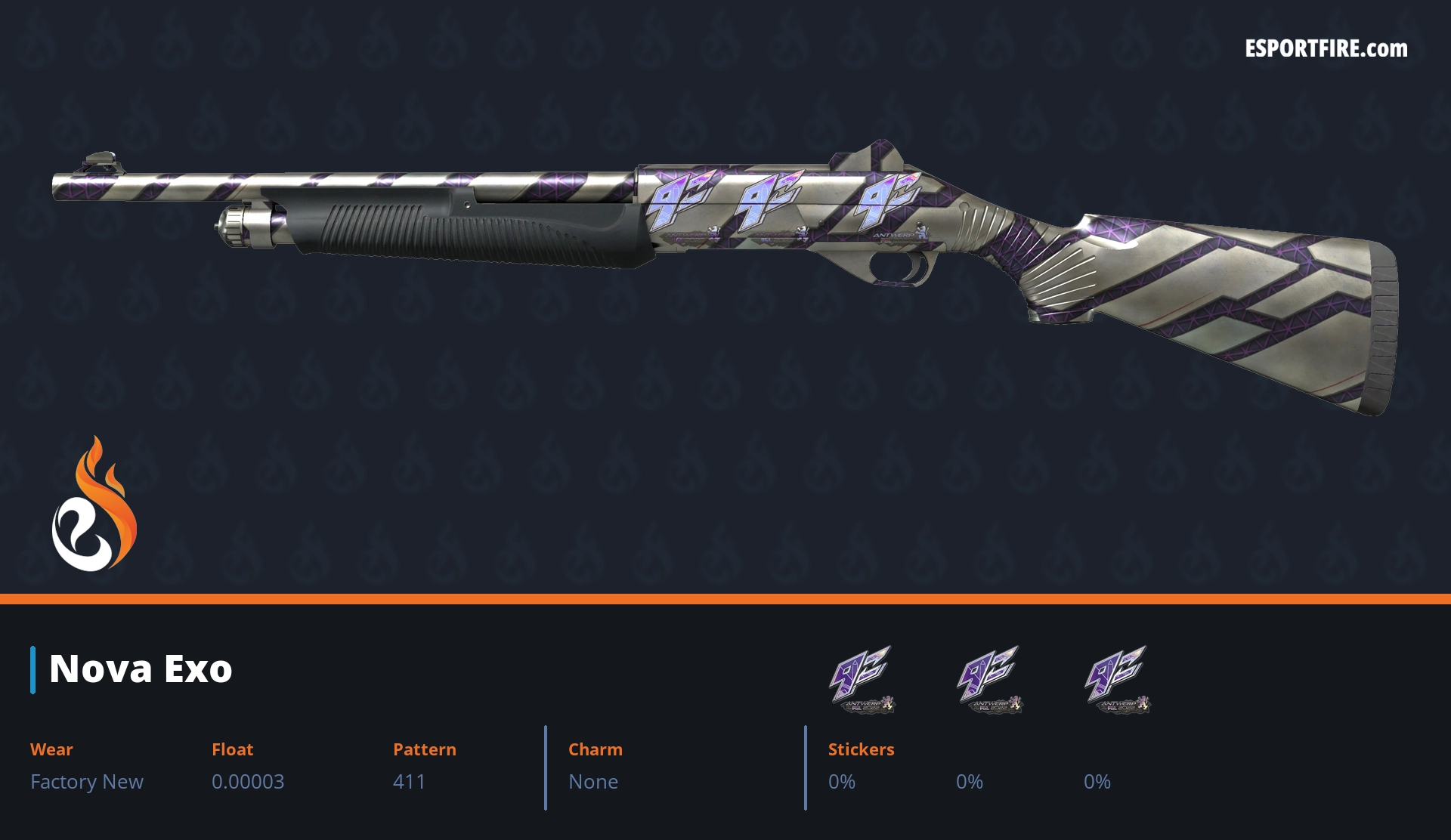Open the ESPORTFIRE.com site link
This screenshot has width=1451, height=840.
pyautogui.click(x=1326, y=49)
